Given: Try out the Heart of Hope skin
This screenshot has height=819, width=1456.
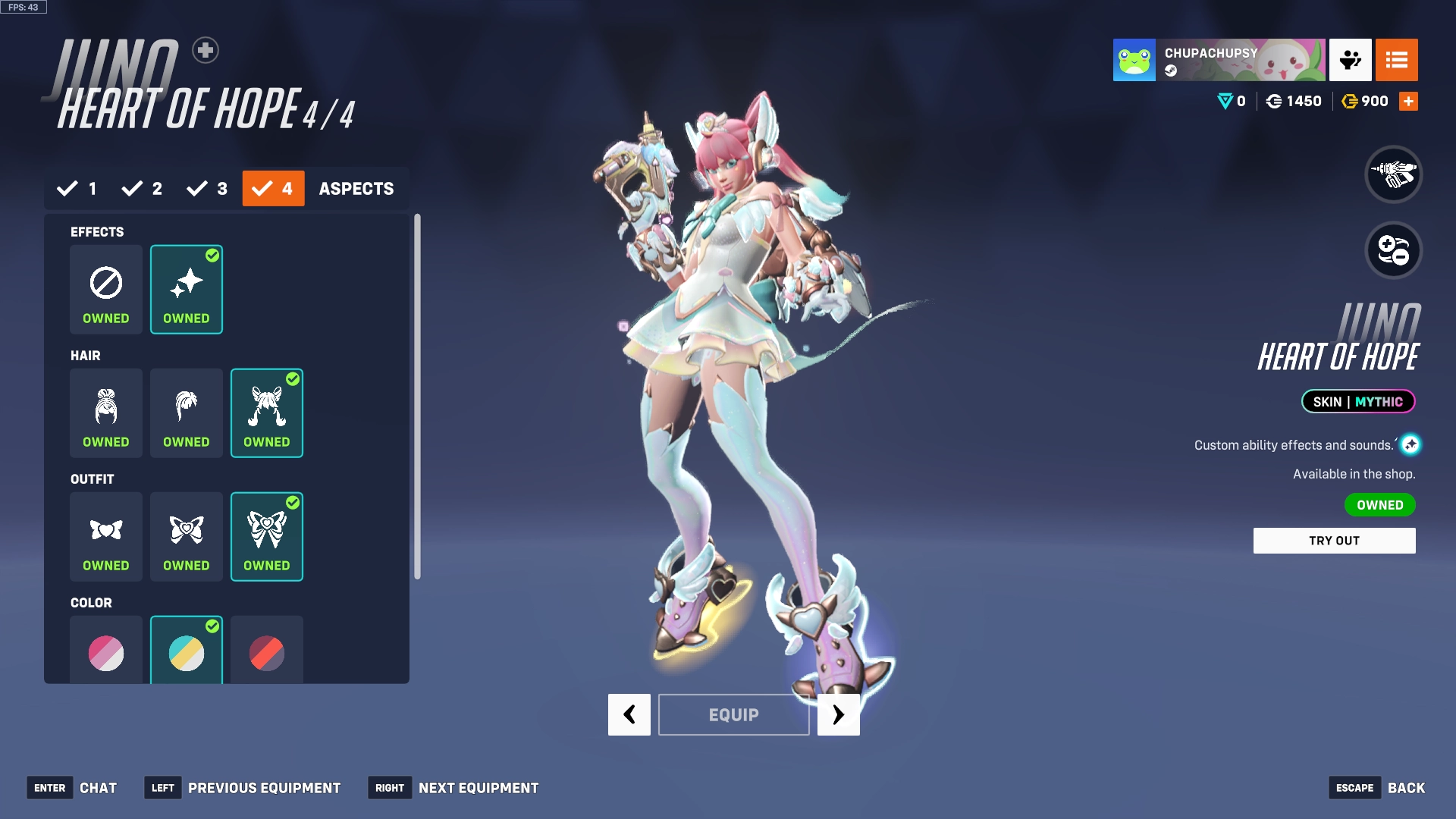Looking at the screenshot, I should [1334, 541].
